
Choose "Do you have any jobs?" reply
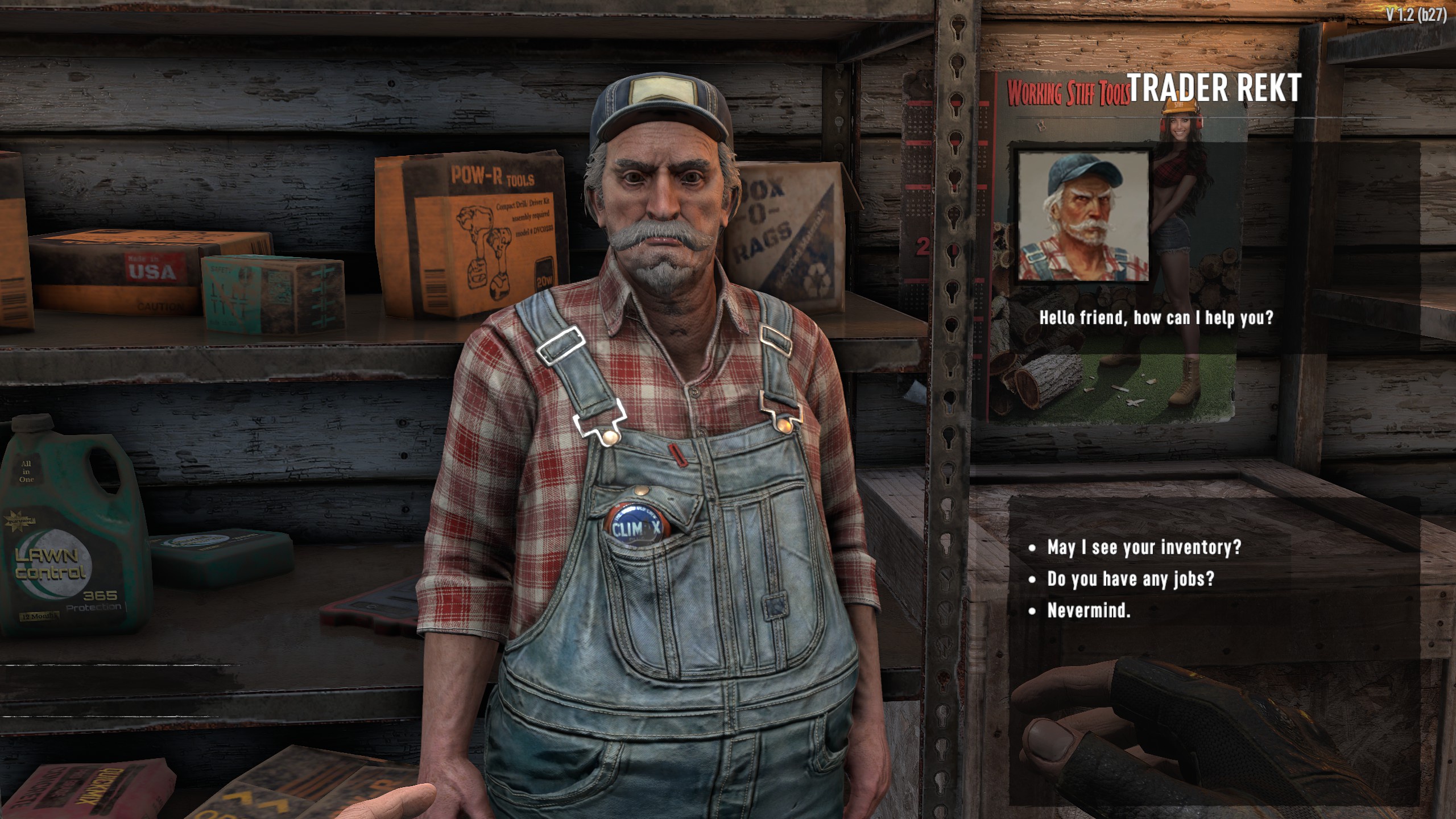[1130, 579]
